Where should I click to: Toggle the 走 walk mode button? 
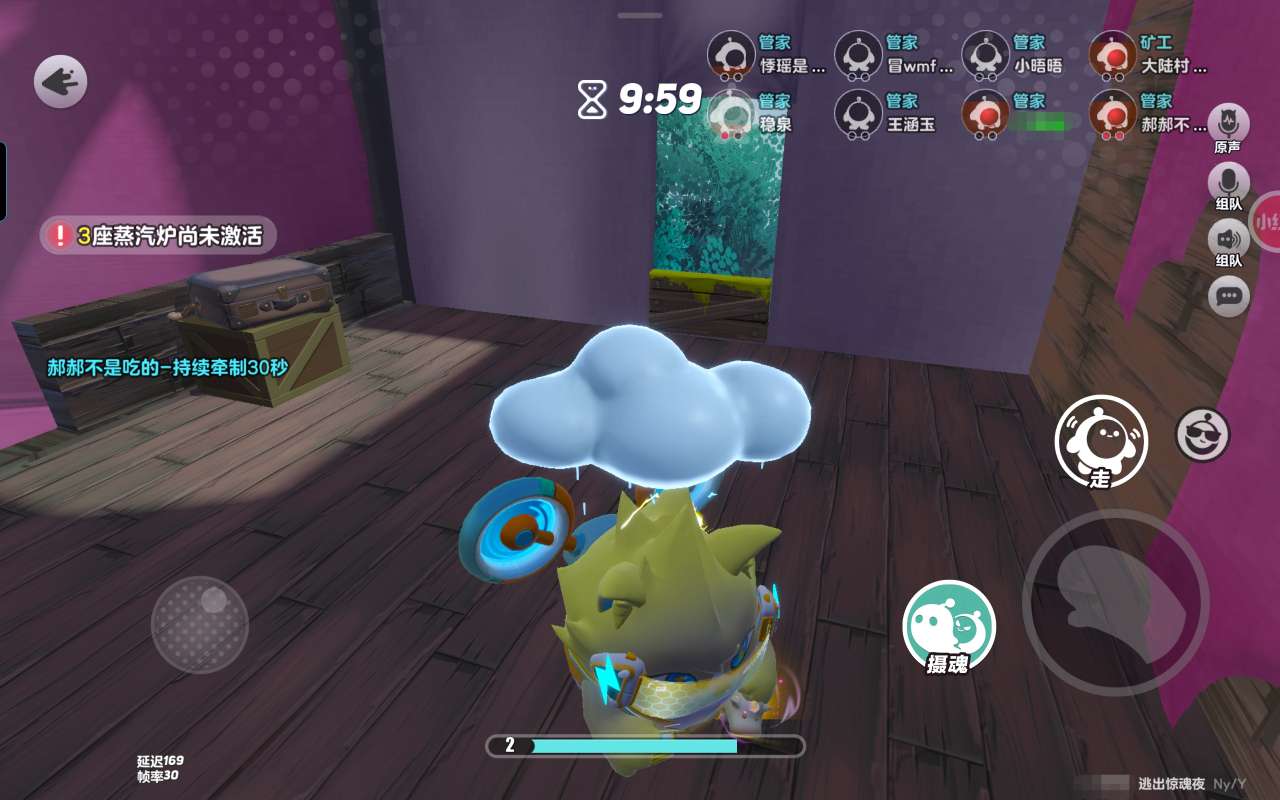1101,441
